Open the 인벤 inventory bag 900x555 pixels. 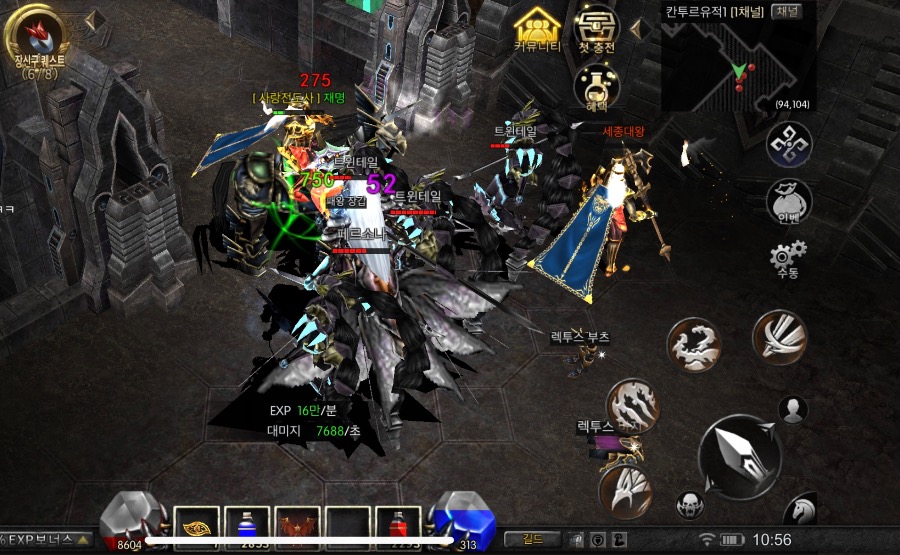[x=788, y=200]
